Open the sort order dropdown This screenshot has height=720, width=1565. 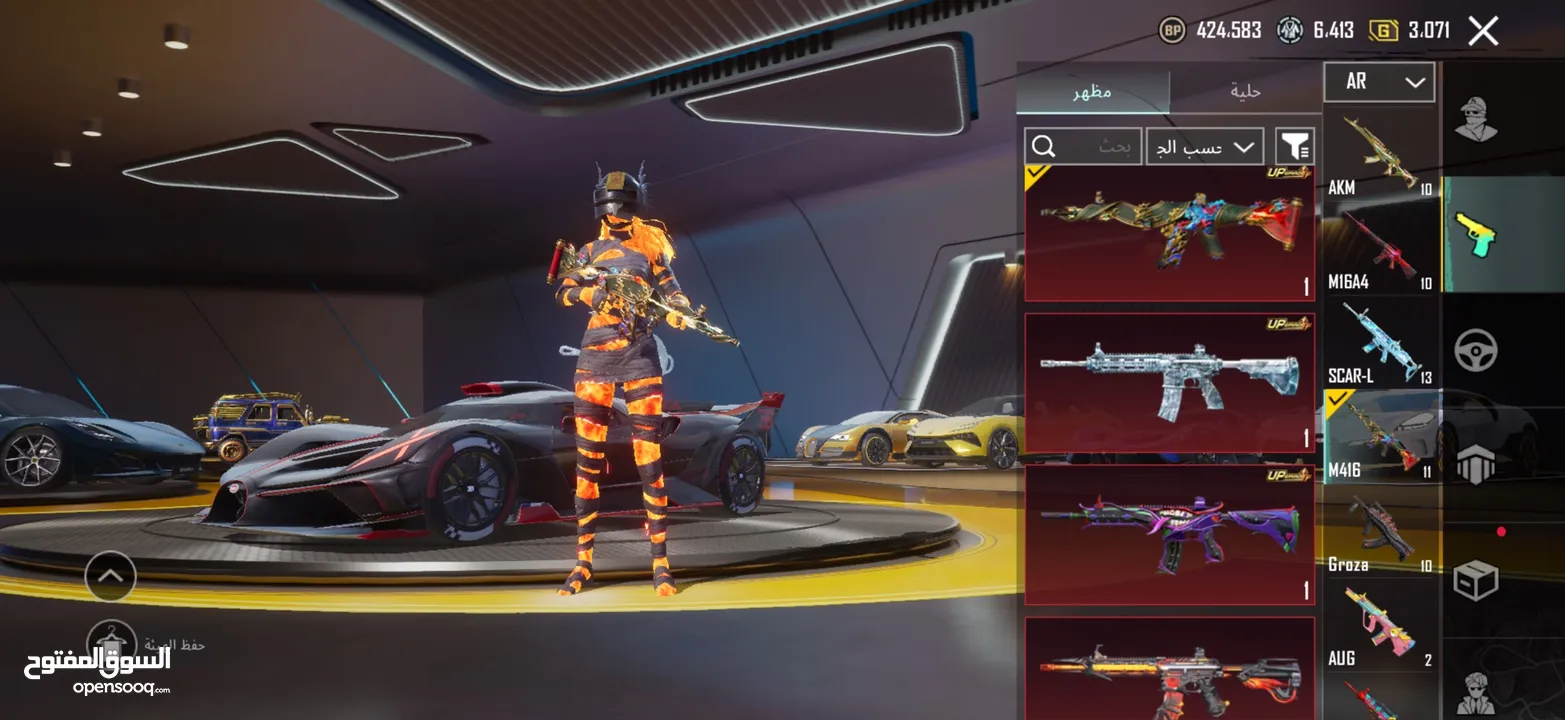[1204, 147]
